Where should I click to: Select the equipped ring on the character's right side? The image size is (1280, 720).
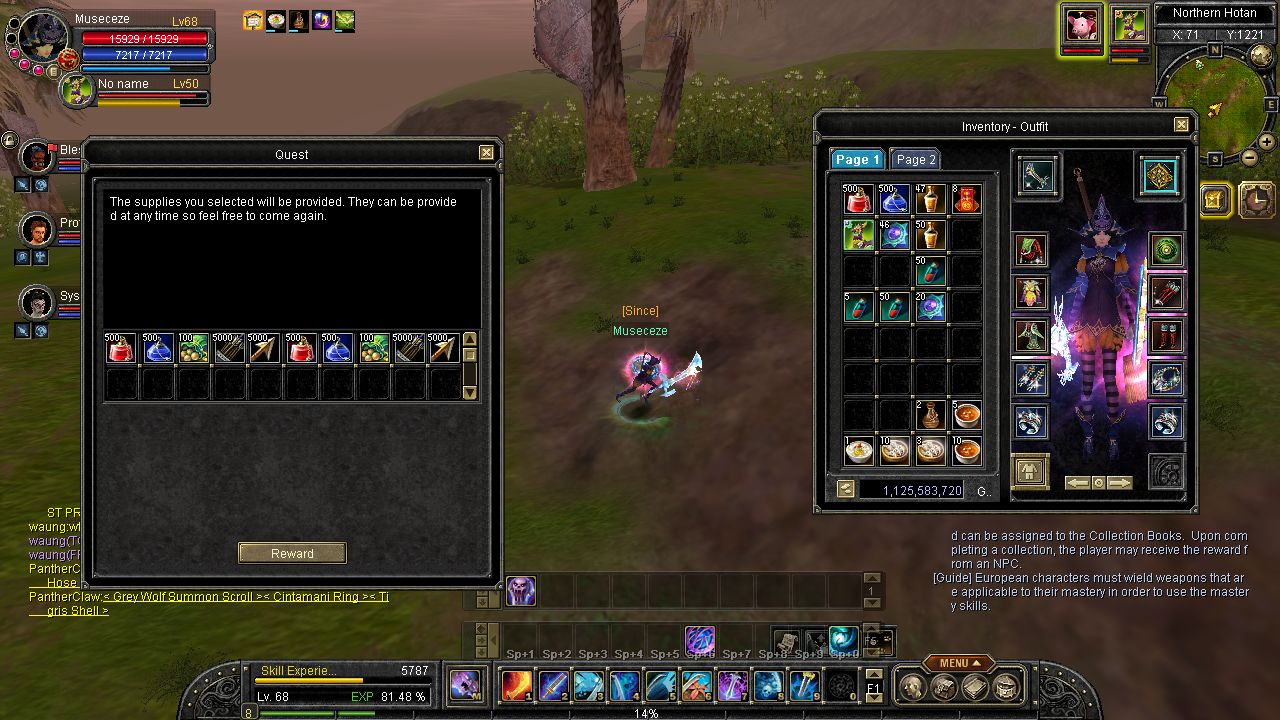tap(1166, 420)
